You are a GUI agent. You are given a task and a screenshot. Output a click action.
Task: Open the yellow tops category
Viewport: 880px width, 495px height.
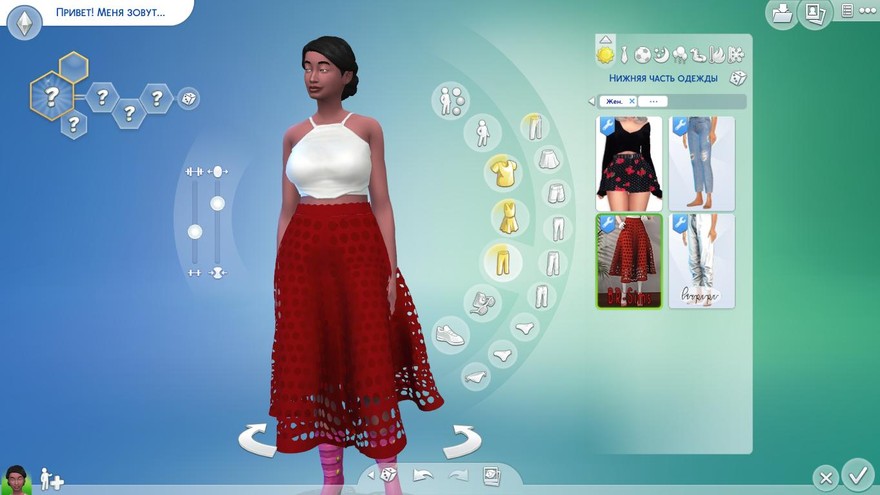click(x=503, y=172)
